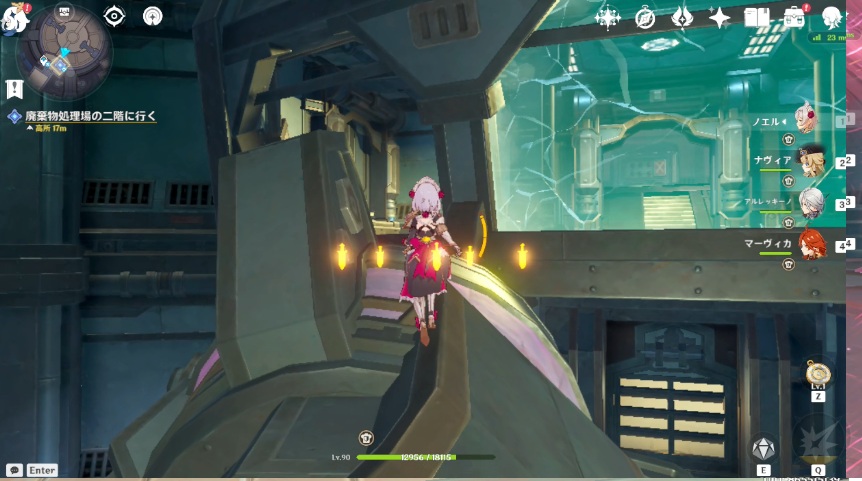
Task: Open the chat box Enter button
Action: (x=31, y=470)
